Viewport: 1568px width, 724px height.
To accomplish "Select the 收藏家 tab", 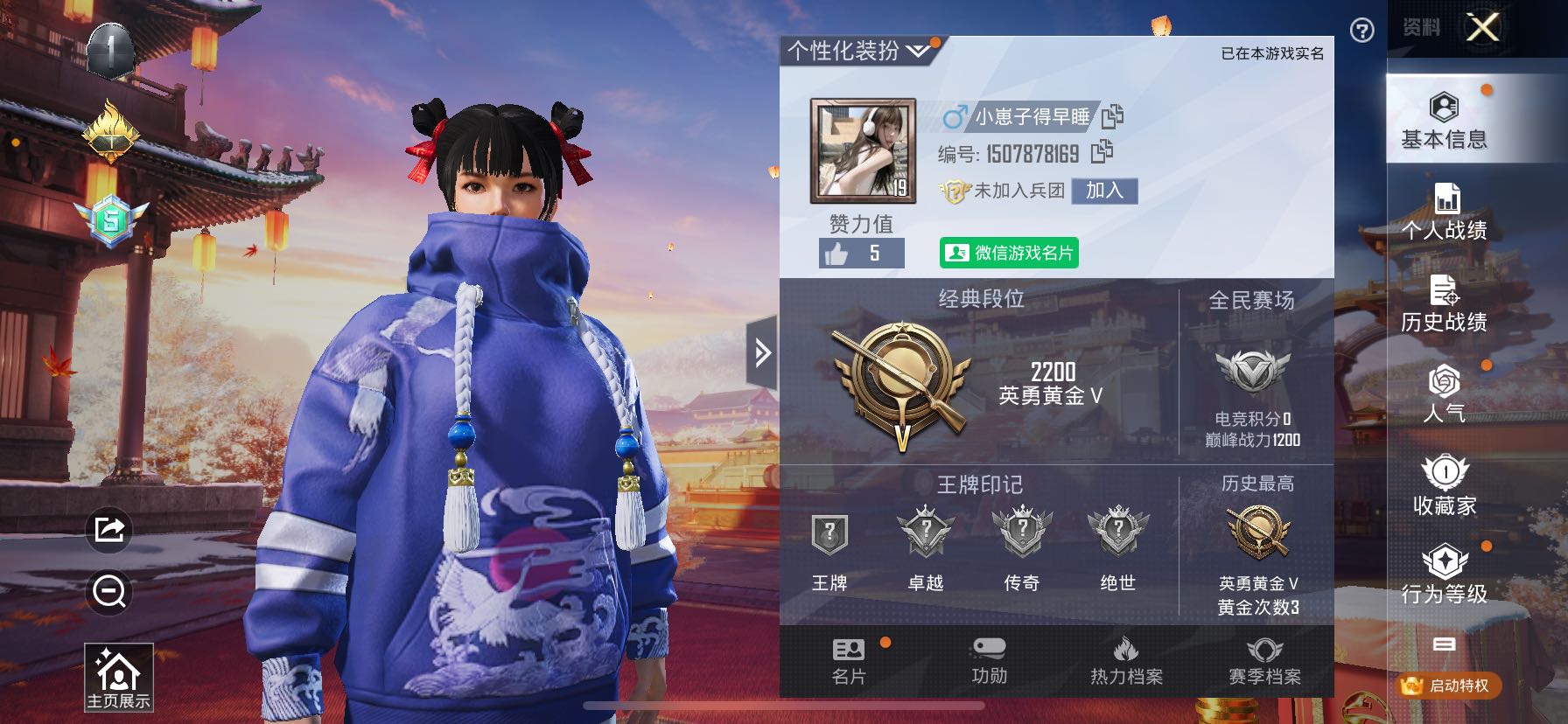I will point(1444,485).
